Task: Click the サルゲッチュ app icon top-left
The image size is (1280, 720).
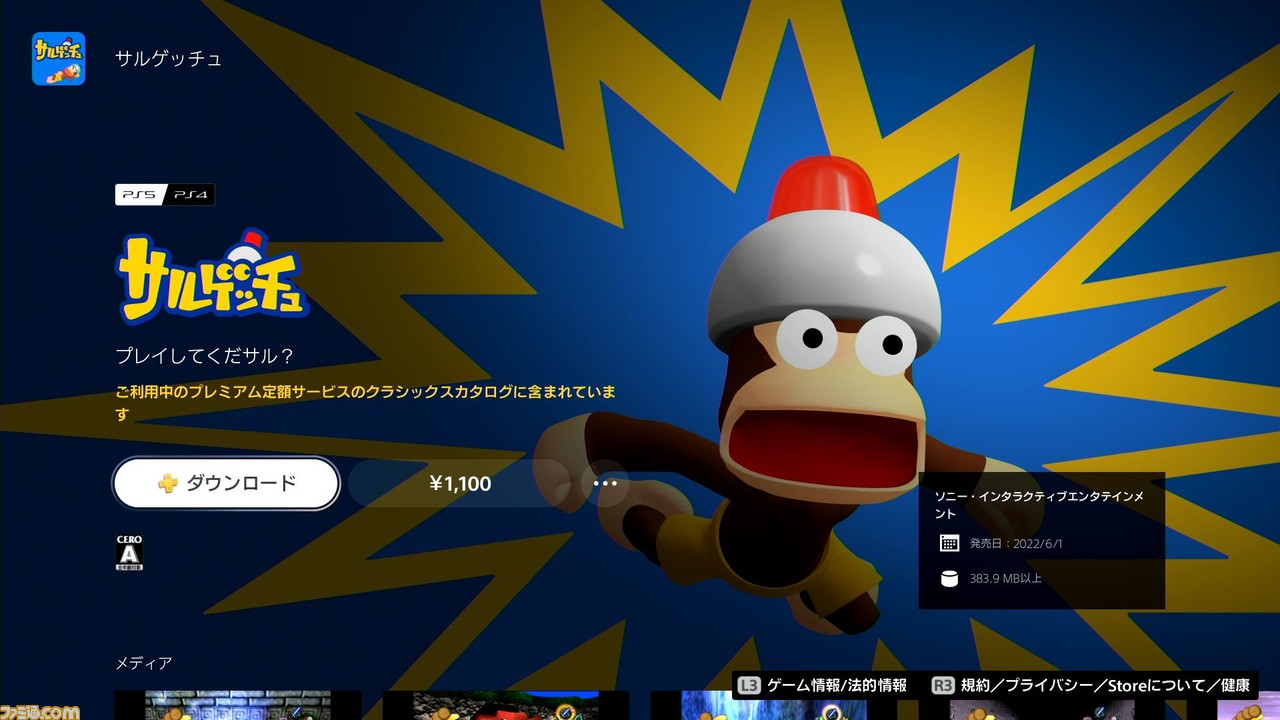Action: [58, 59]
